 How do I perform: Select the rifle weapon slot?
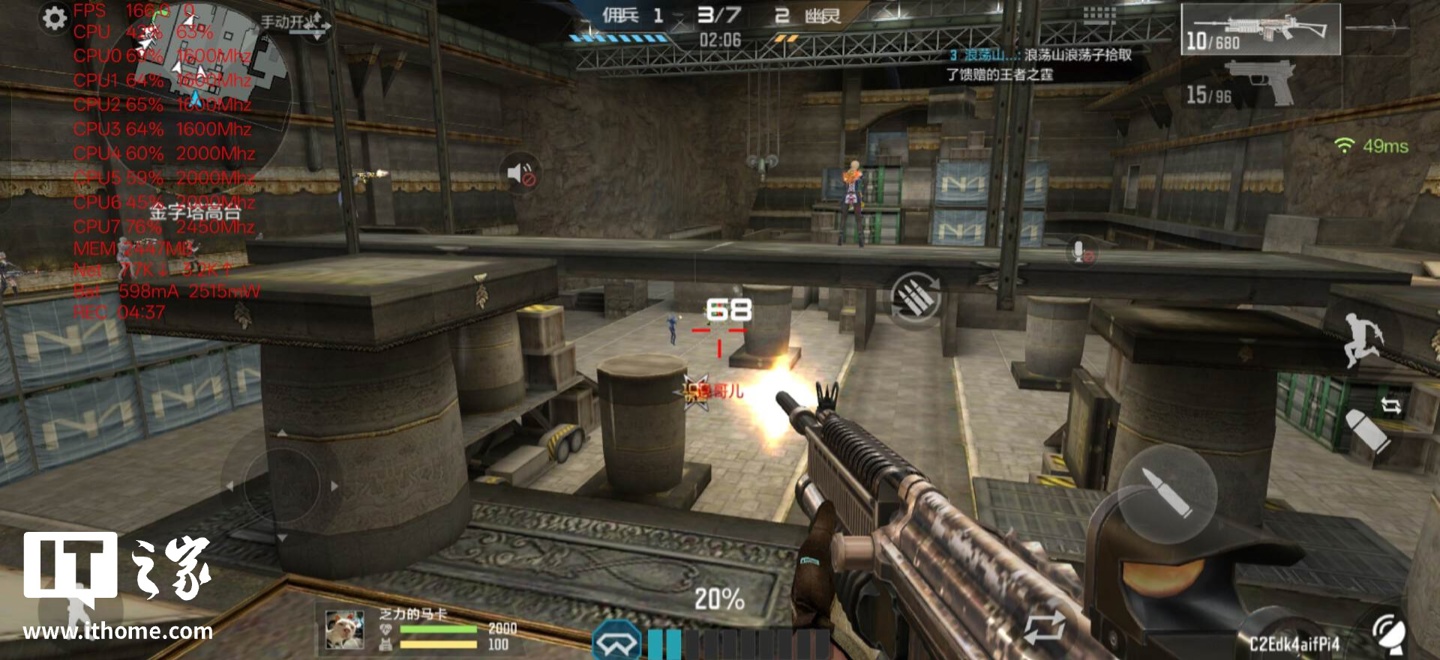tap(1260, 29)
